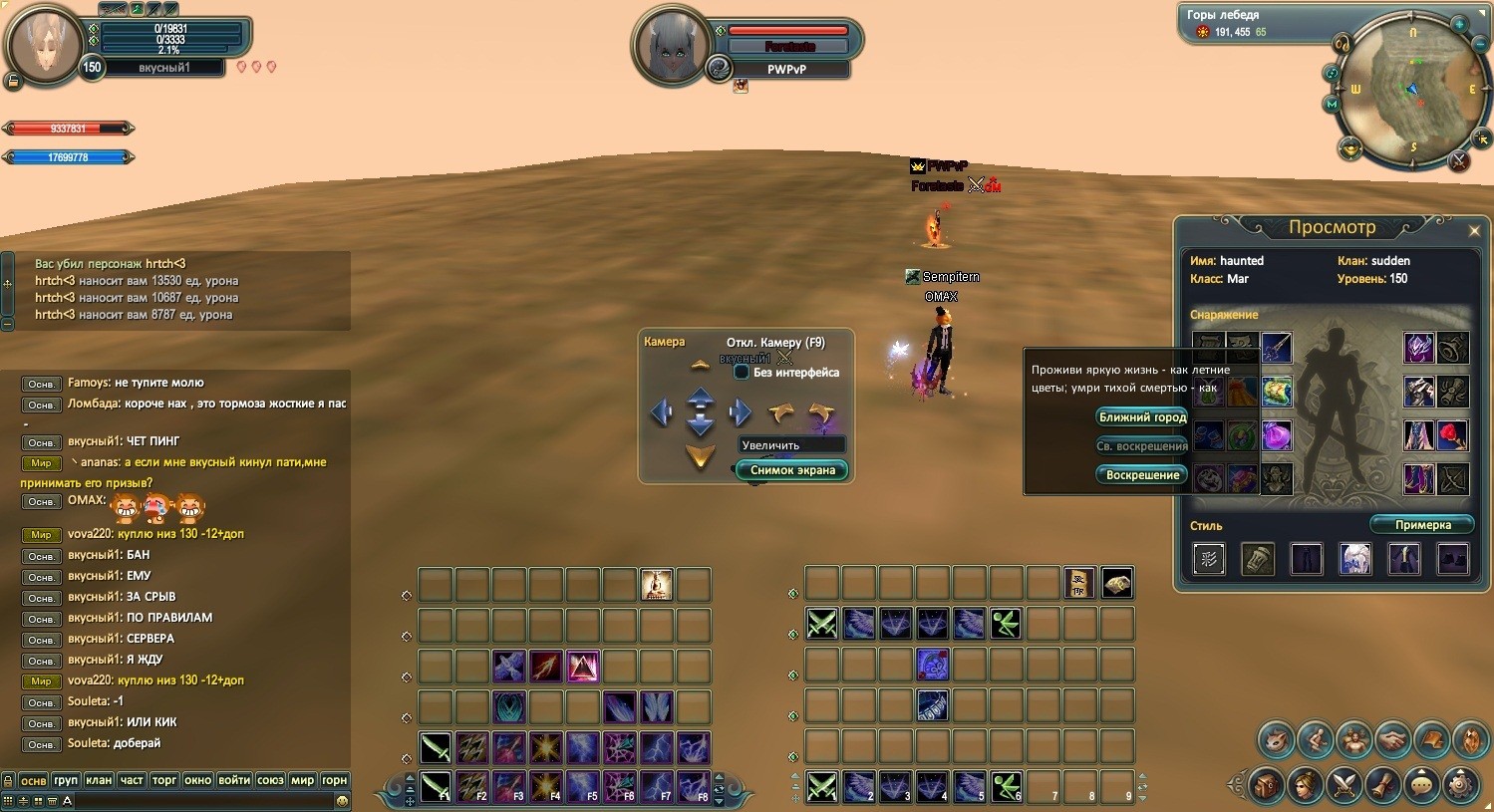Viewport: 1494px width, 812px height.
Task: Tilt the camera with the gold down arrow
Action: tap(701, 457)
